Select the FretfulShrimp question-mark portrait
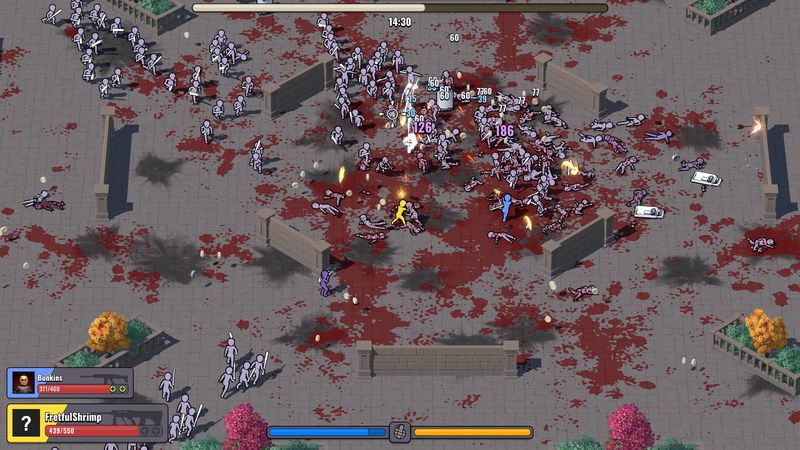 coord(24,422)
